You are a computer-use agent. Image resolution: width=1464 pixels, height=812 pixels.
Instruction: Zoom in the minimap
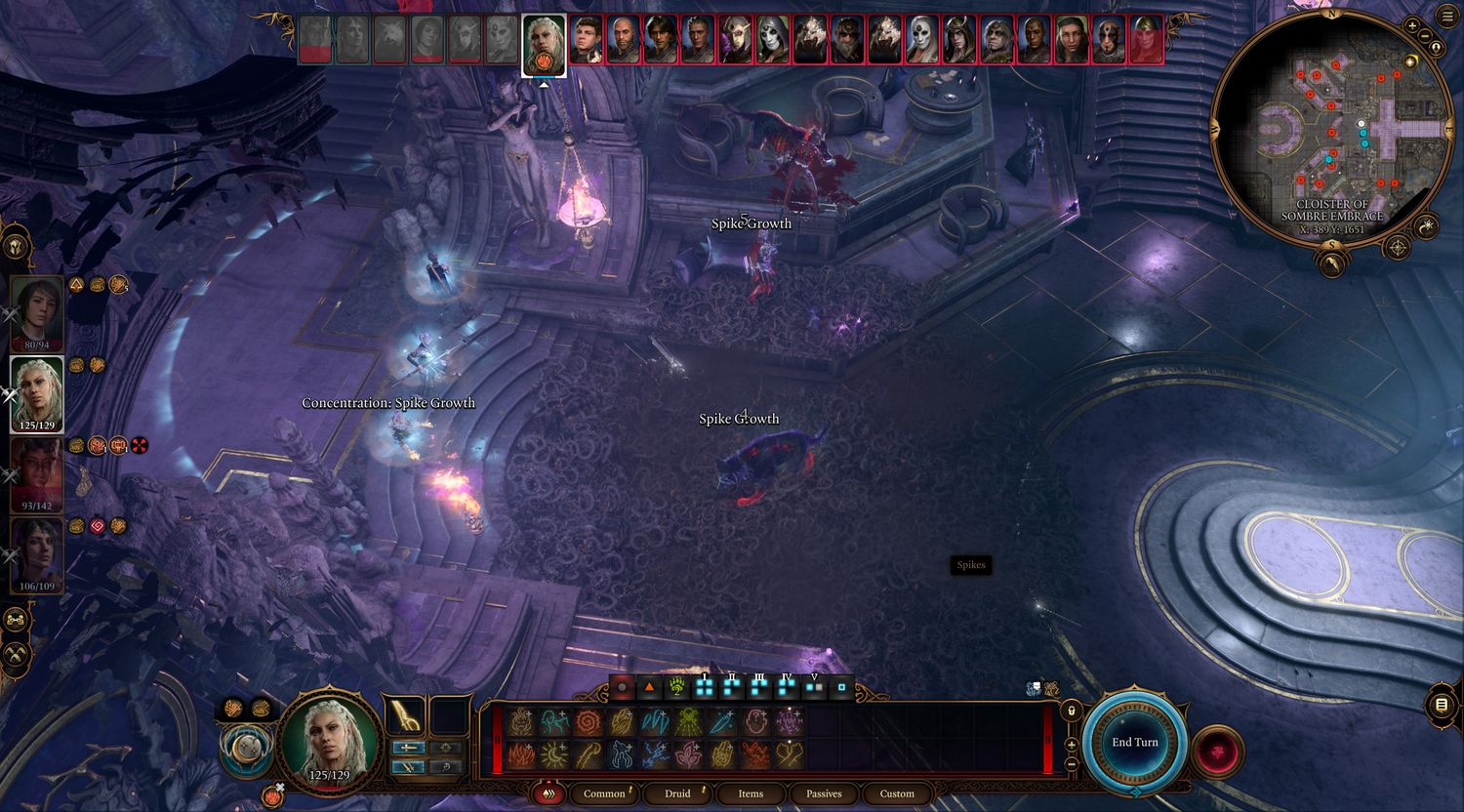pos(1413,24)
